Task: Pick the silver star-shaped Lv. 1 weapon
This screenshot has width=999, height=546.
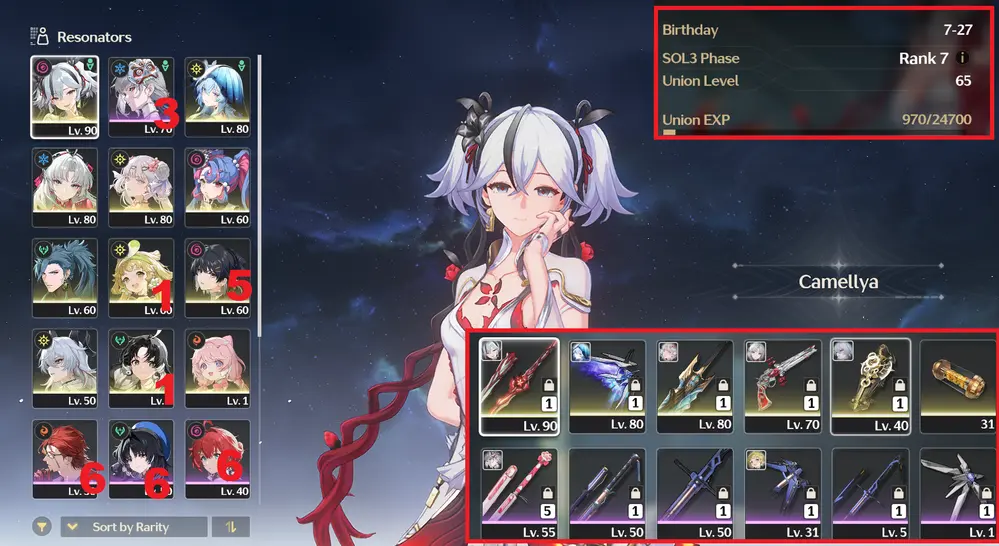Action: [957, 494]
